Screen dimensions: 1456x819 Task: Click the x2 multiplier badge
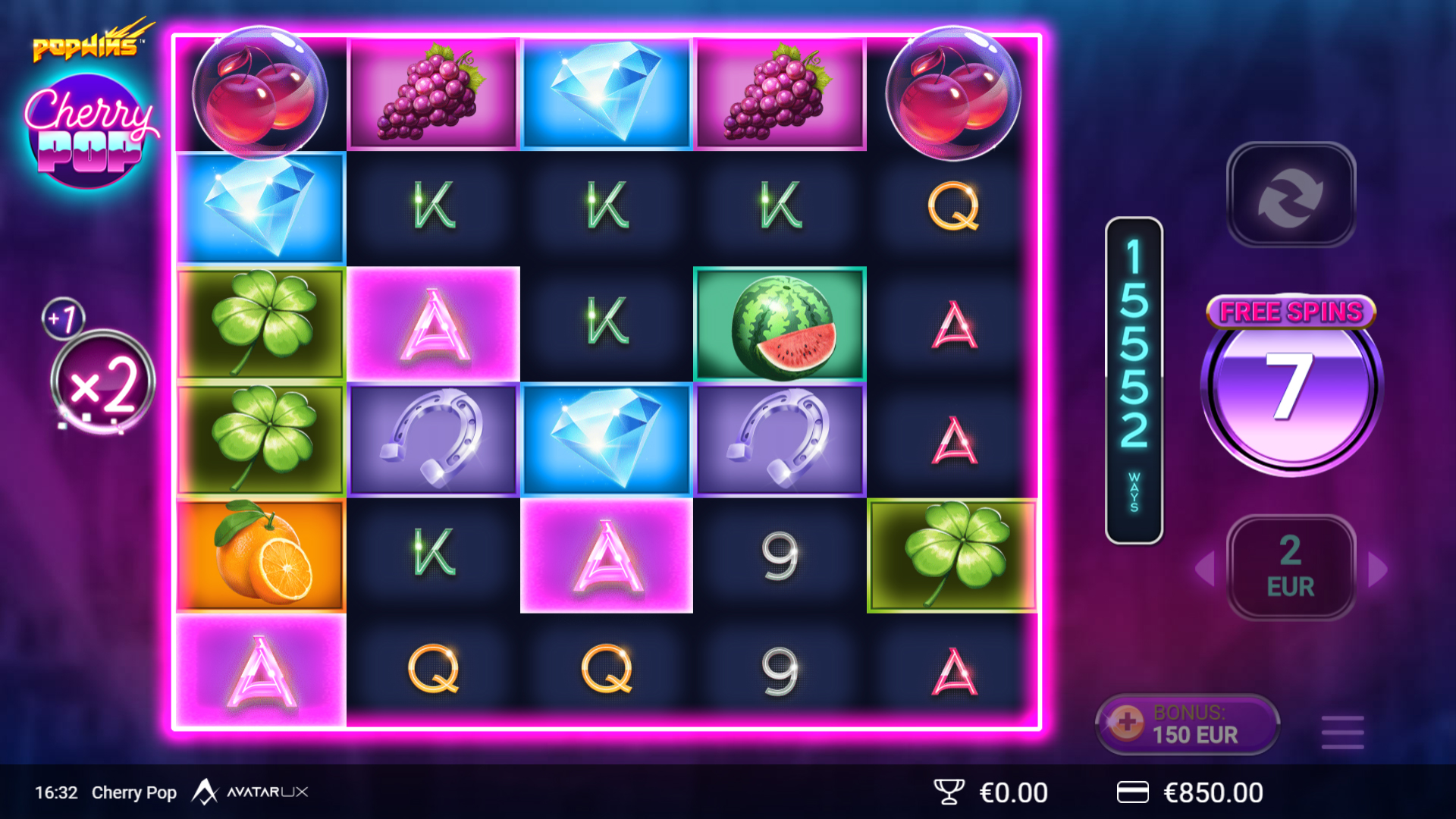[x=102, y=381]
